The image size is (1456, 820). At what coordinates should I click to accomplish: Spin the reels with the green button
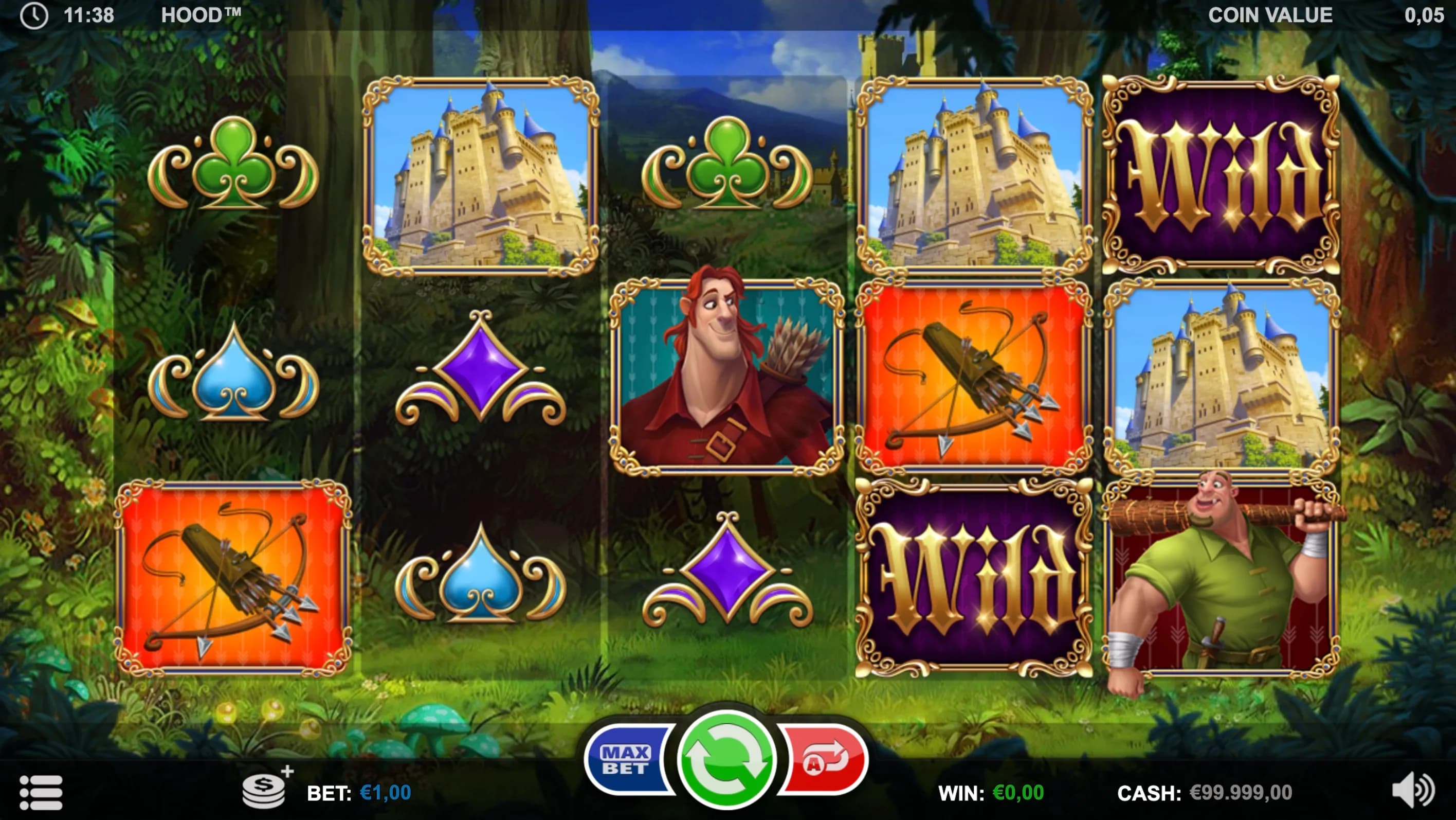coord(726,759)
